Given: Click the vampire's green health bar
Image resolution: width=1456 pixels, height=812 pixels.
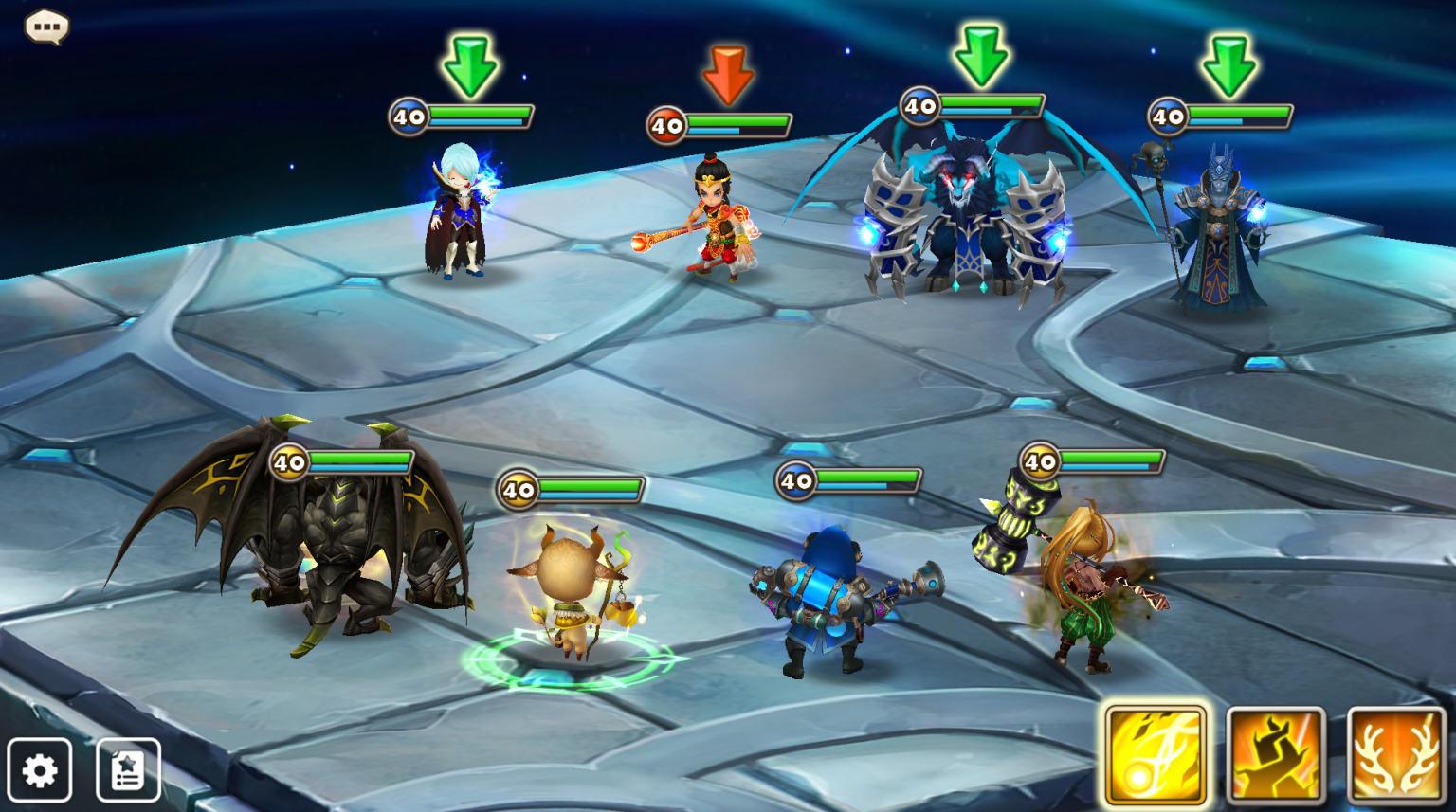Looking at the screenshot, I should [479, 111].
